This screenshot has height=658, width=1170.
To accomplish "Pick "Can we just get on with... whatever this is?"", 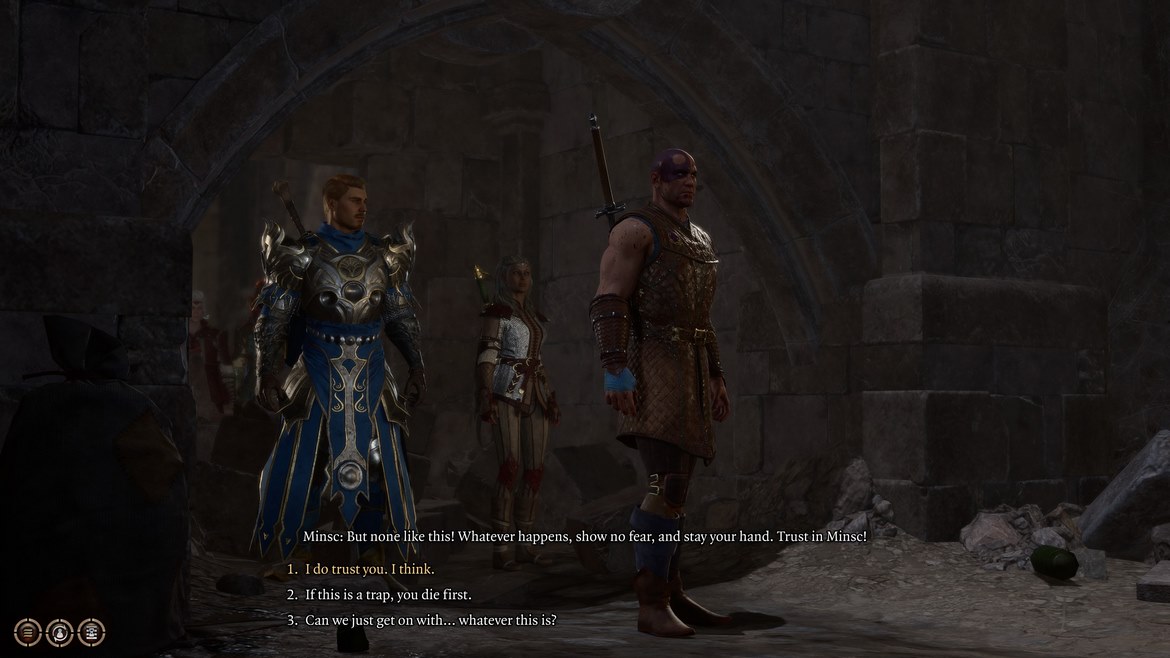I will click(x=430, y=619).
